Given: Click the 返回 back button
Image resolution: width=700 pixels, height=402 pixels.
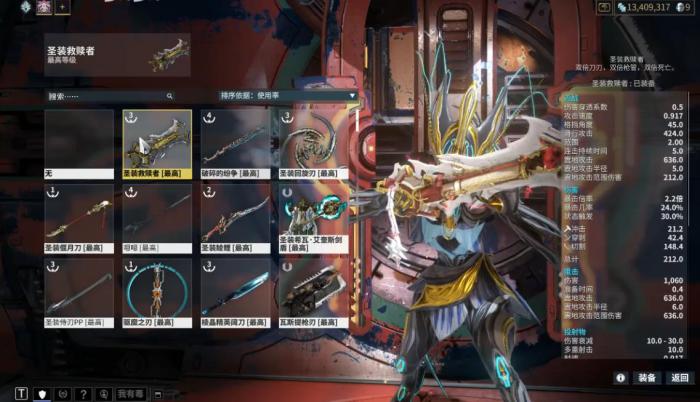Looking at the screenshot, I should [680, 378].
